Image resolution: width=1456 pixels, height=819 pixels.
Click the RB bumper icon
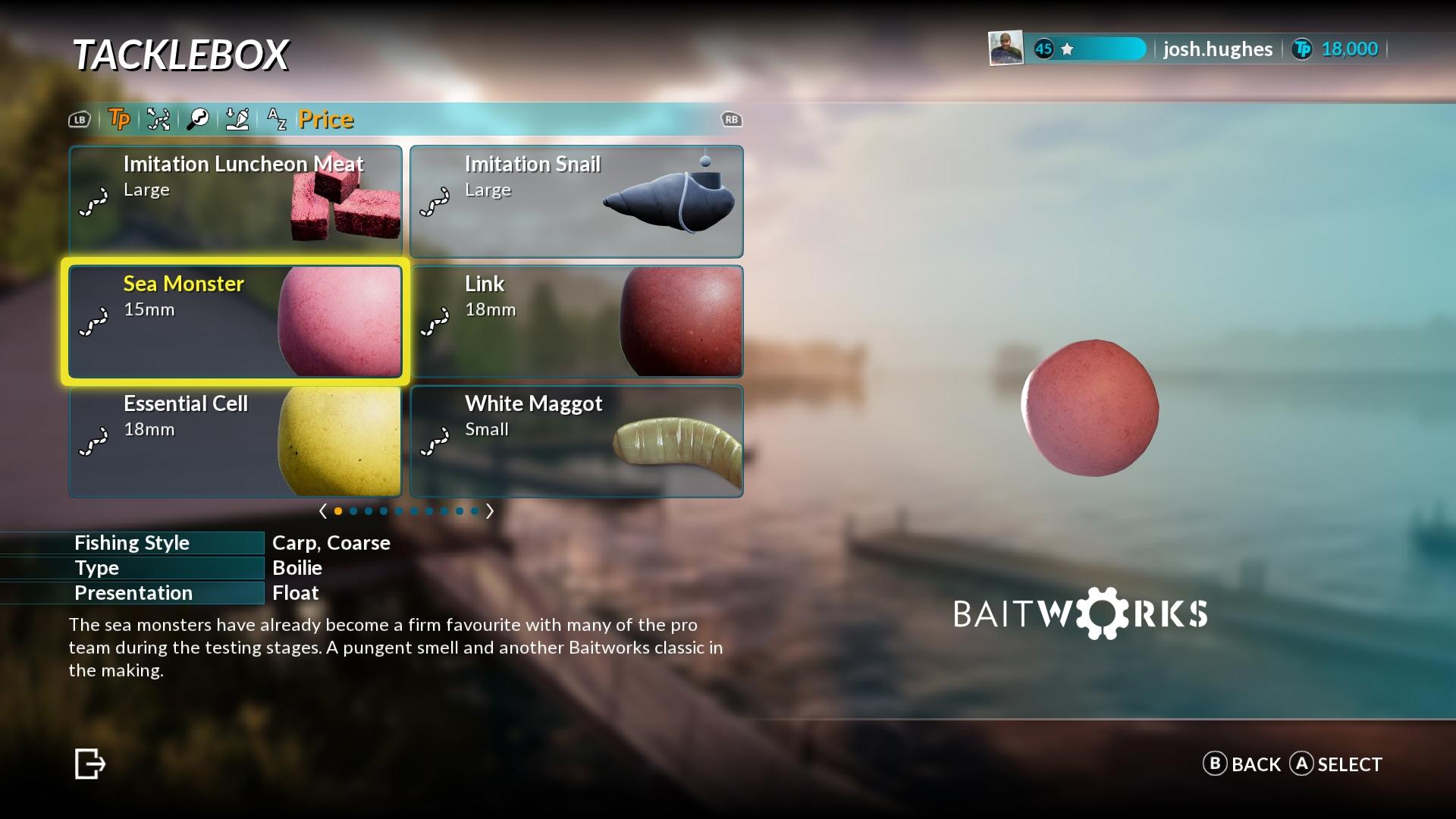point(730,120)
